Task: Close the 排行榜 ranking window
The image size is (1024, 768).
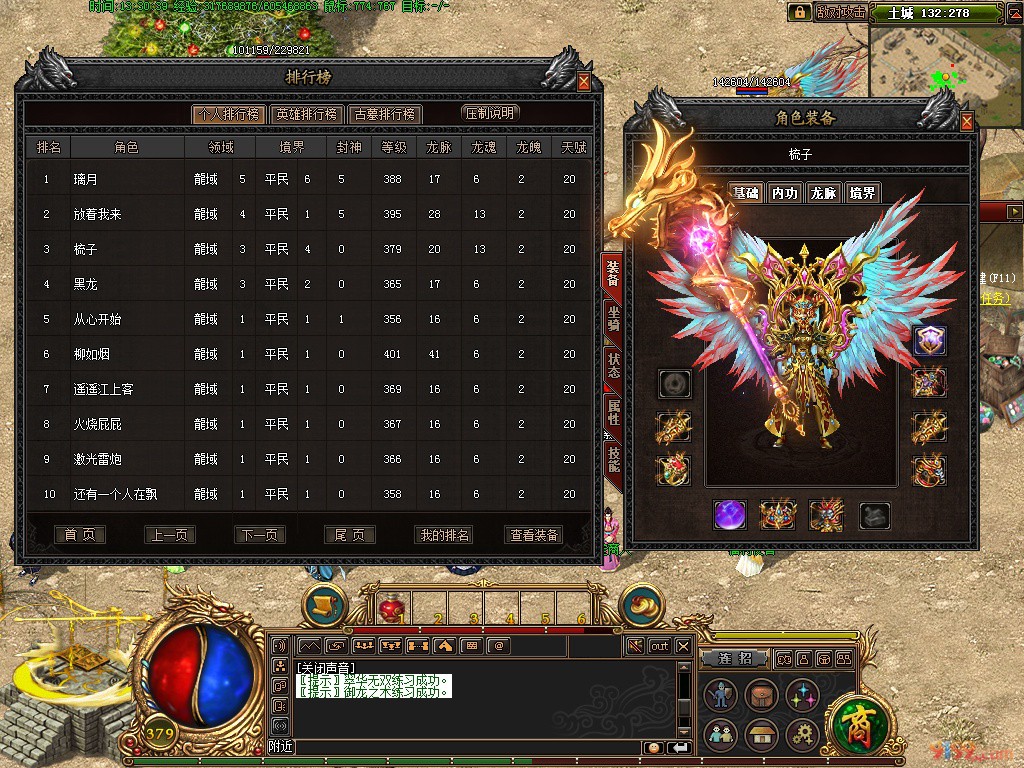Action: click(x=584, y=82)
